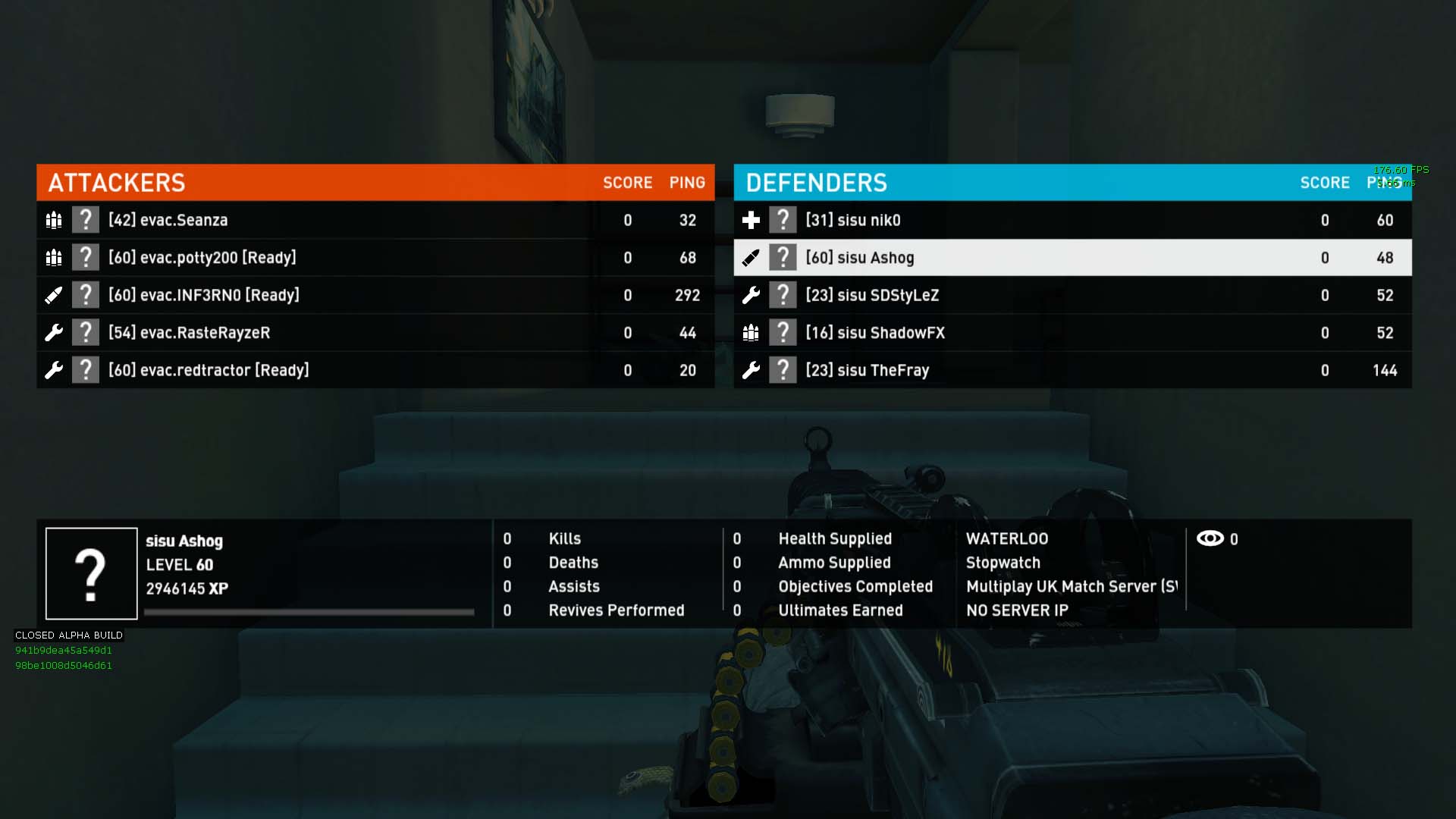Choose evac.INF3RN0 in the Attackers list
The image size is (1456, 819).
[375, 295]
